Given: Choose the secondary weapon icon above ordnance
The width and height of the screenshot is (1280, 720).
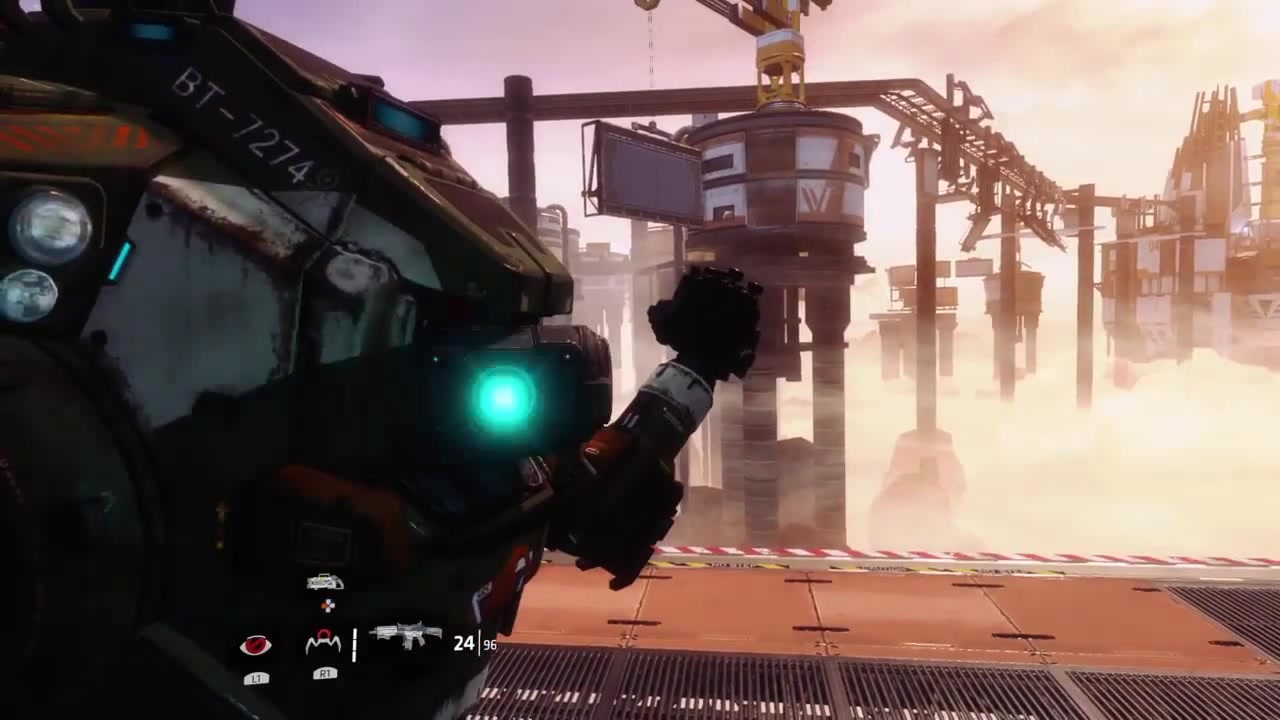Looking at the screenshot, I should 325,582.
